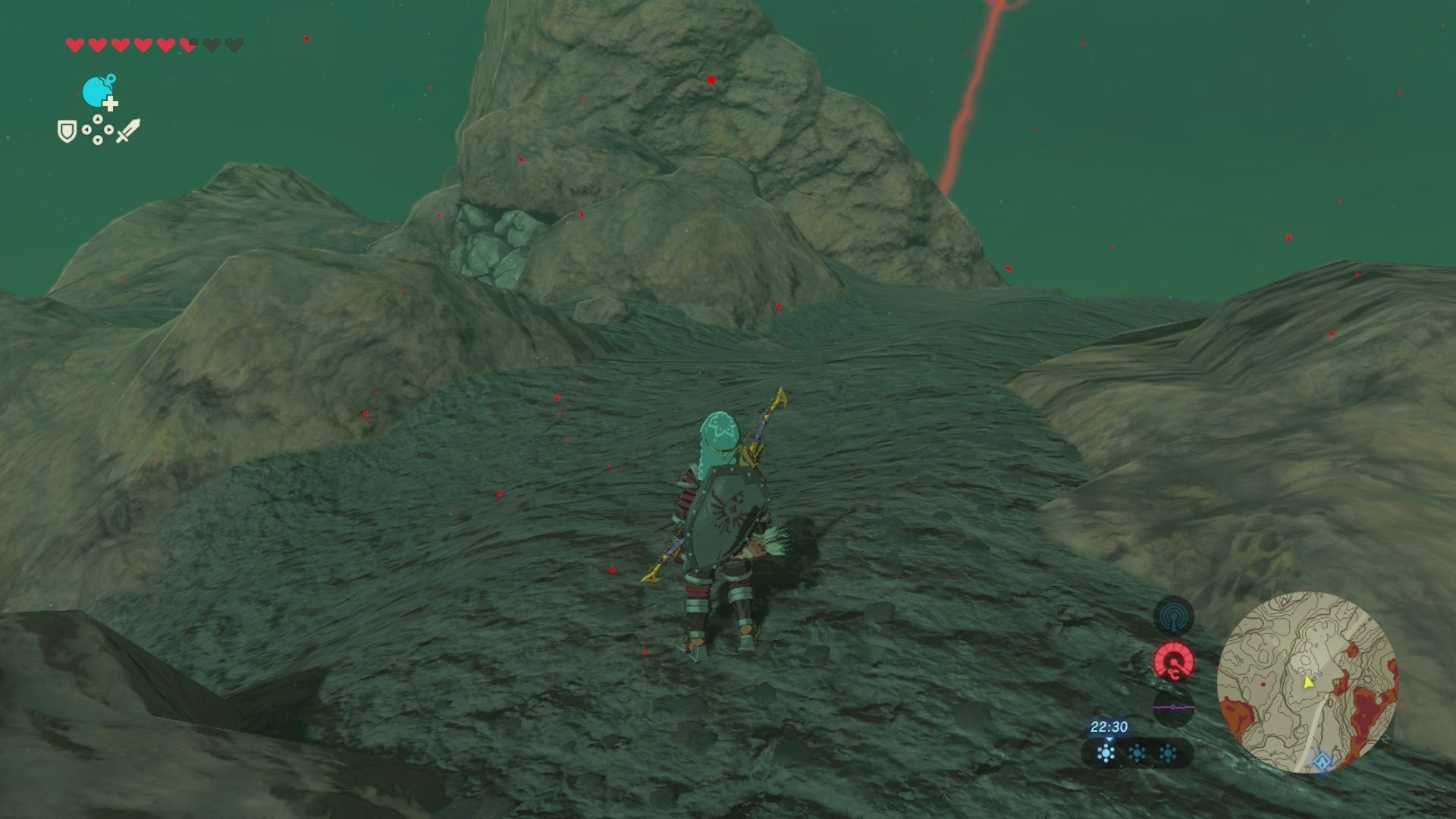
Task: Click the shield icon in the HUD
Action: point(67,131)
